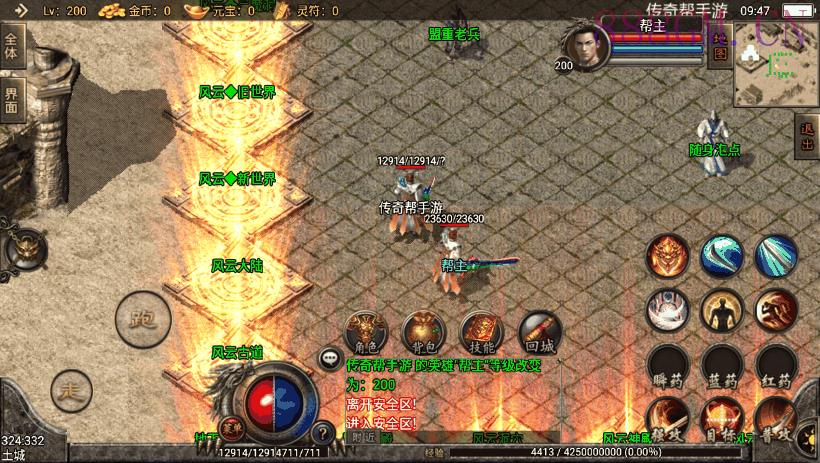
Task: Click the question mark help button
Action: point(322,434)
